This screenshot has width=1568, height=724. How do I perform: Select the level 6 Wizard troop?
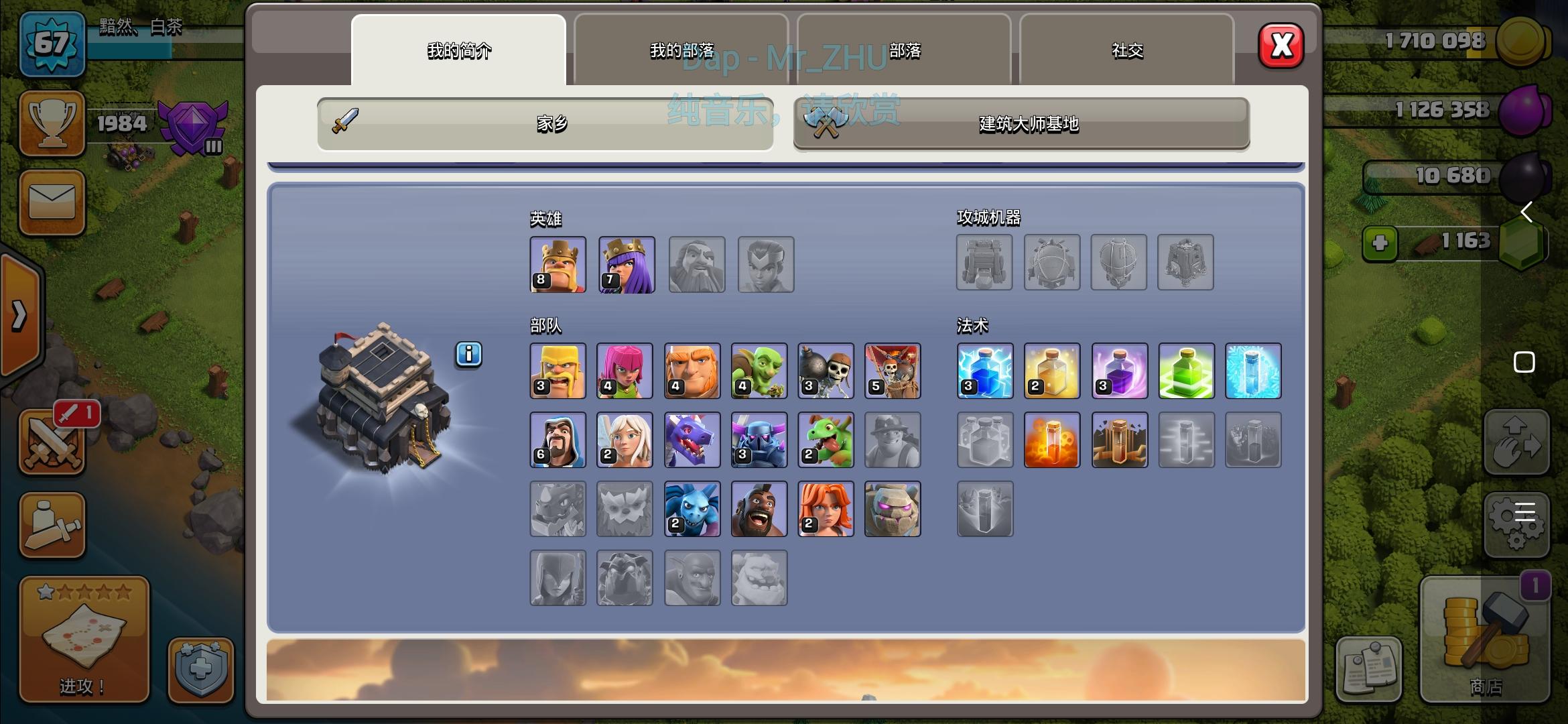point(558,440)
